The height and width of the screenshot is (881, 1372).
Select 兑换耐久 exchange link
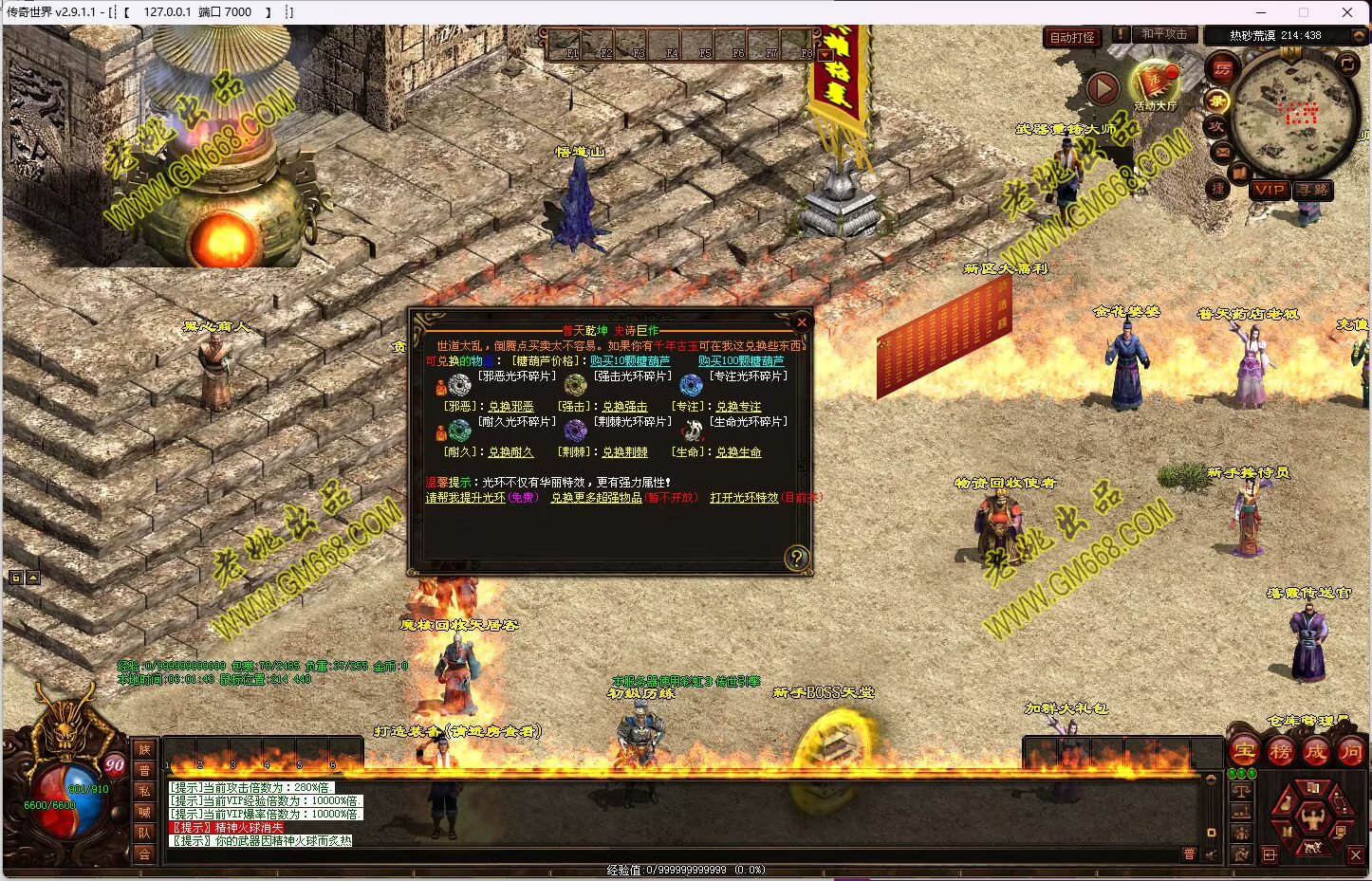[x=510, y=452]
